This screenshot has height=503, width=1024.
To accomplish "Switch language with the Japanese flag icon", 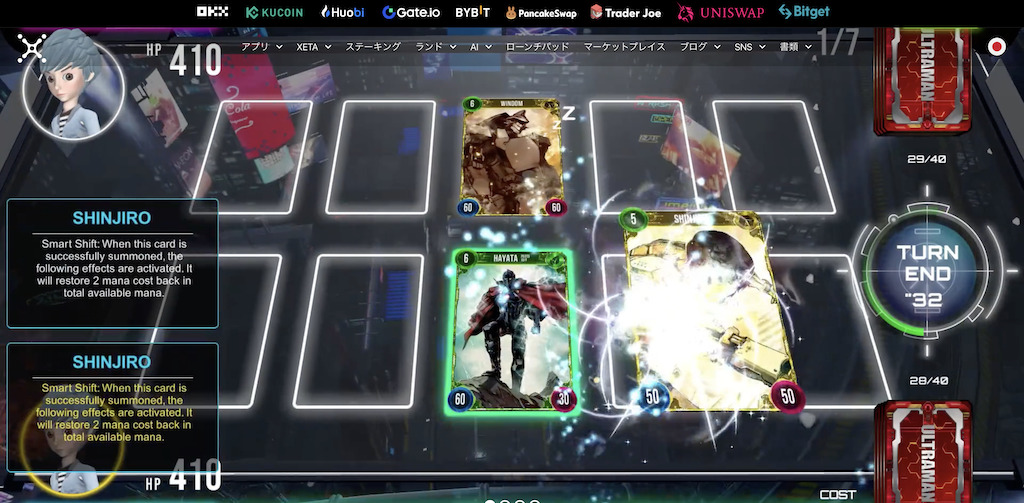I will tap(996, 46).
